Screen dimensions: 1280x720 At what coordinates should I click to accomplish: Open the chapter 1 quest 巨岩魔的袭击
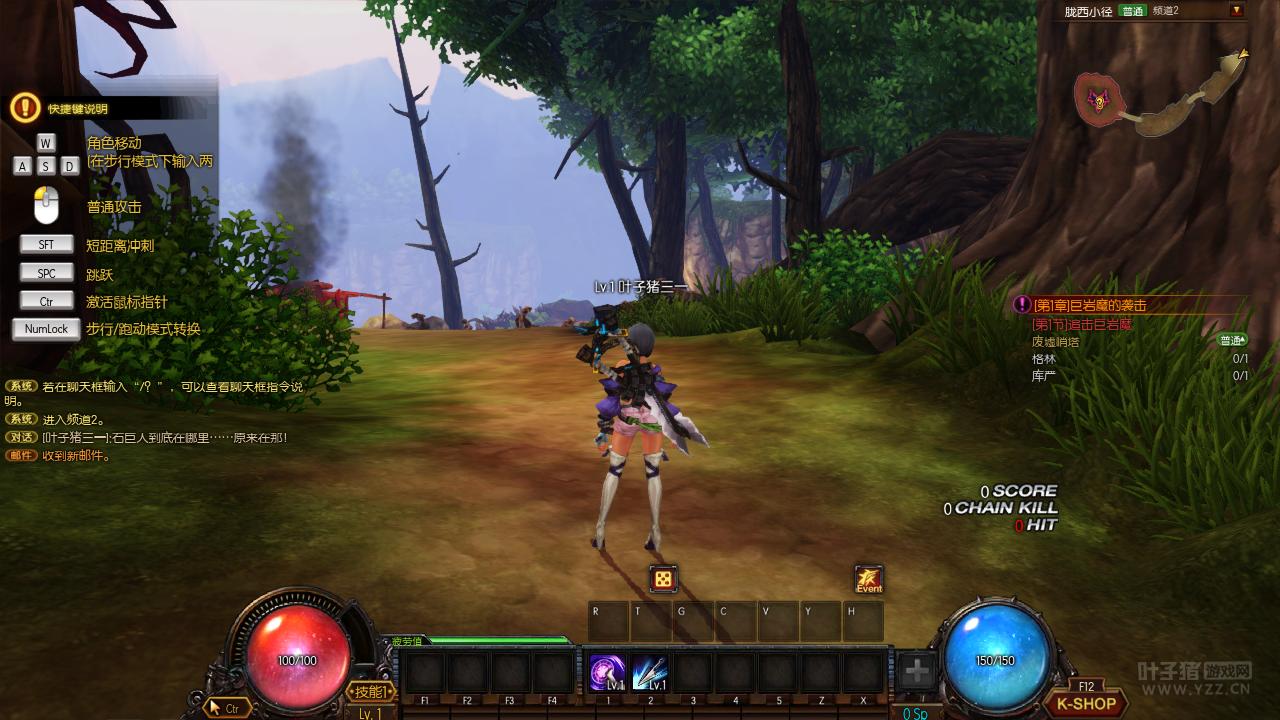pos(1089,305)
